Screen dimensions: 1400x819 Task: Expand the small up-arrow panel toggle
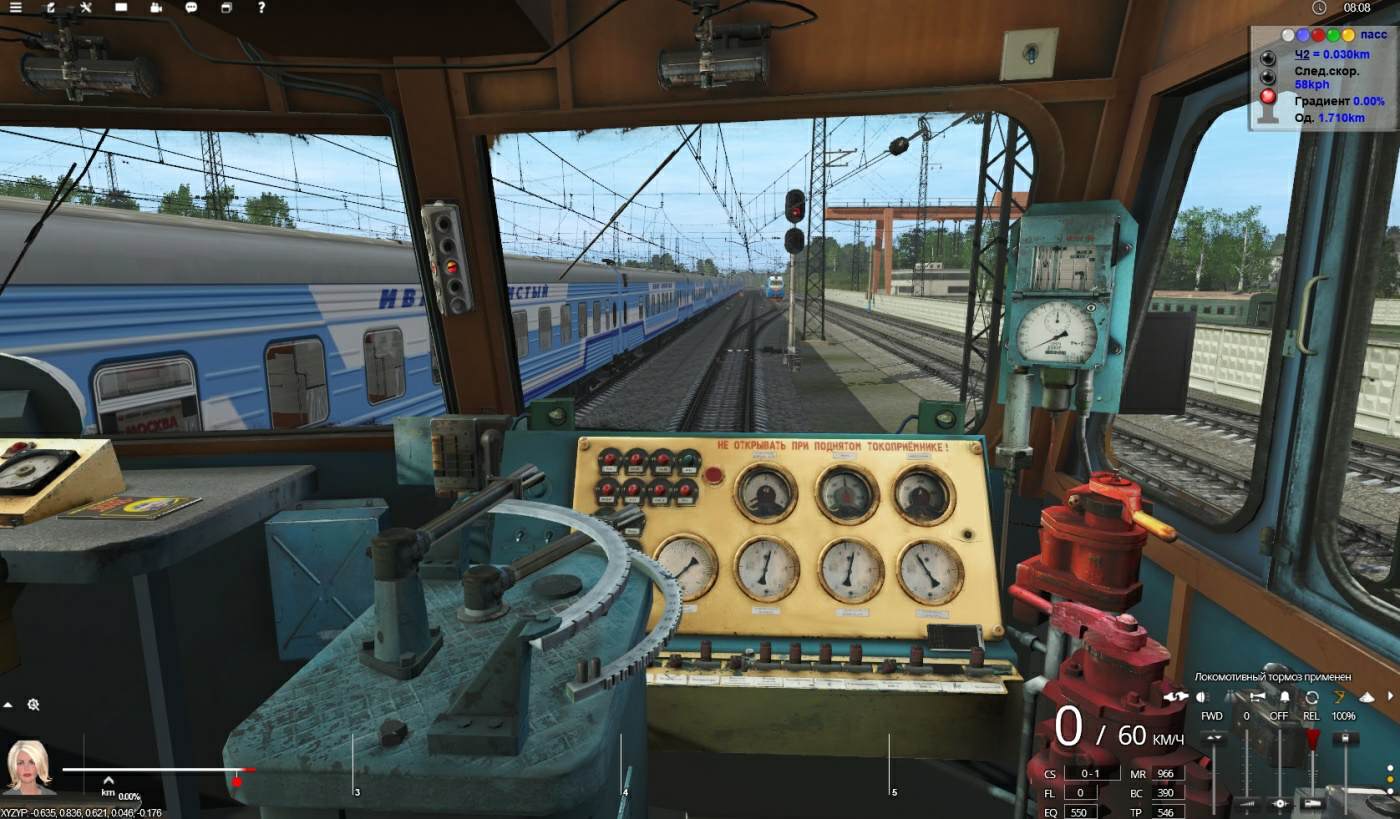tap(8, 705)
